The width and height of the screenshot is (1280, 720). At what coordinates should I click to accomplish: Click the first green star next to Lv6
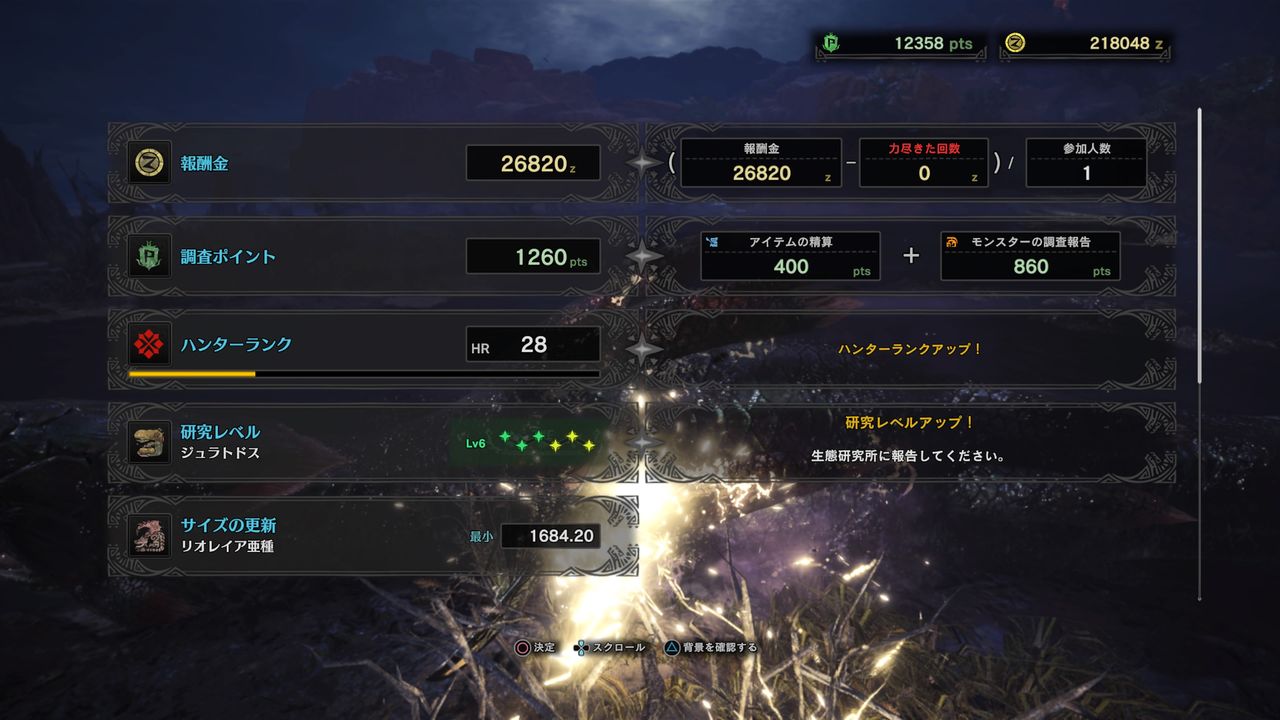[507, 437]
